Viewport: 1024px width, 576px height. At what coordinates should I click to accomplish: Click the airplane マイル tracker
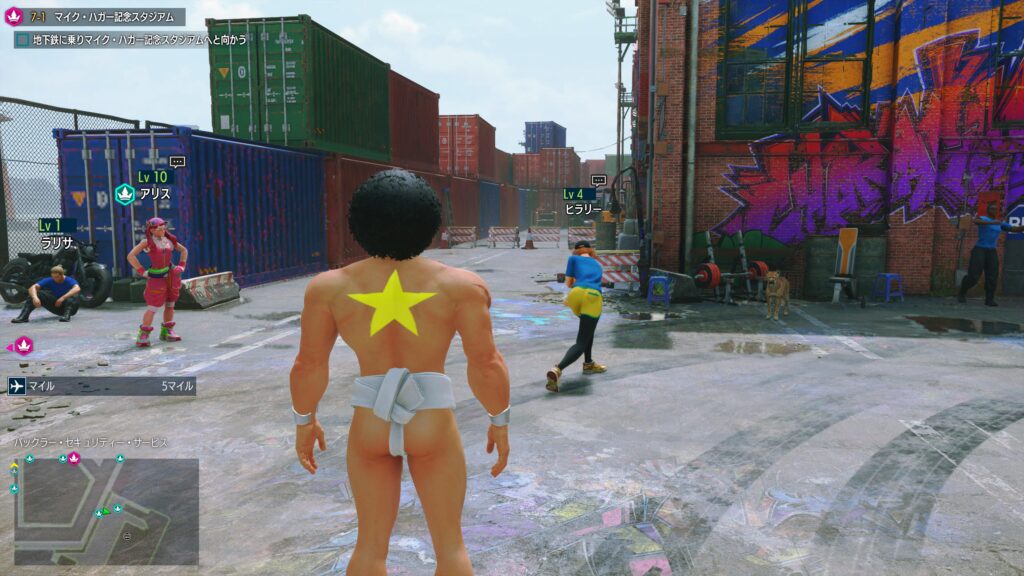100,386
